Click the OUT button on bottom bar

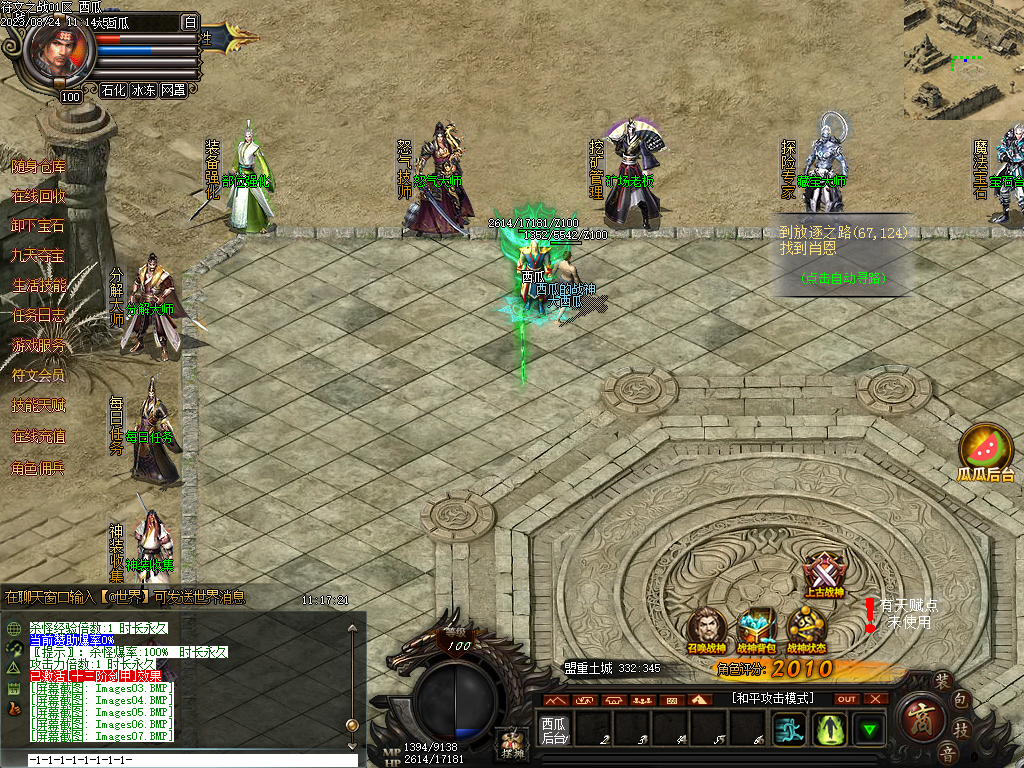point(847,699)
